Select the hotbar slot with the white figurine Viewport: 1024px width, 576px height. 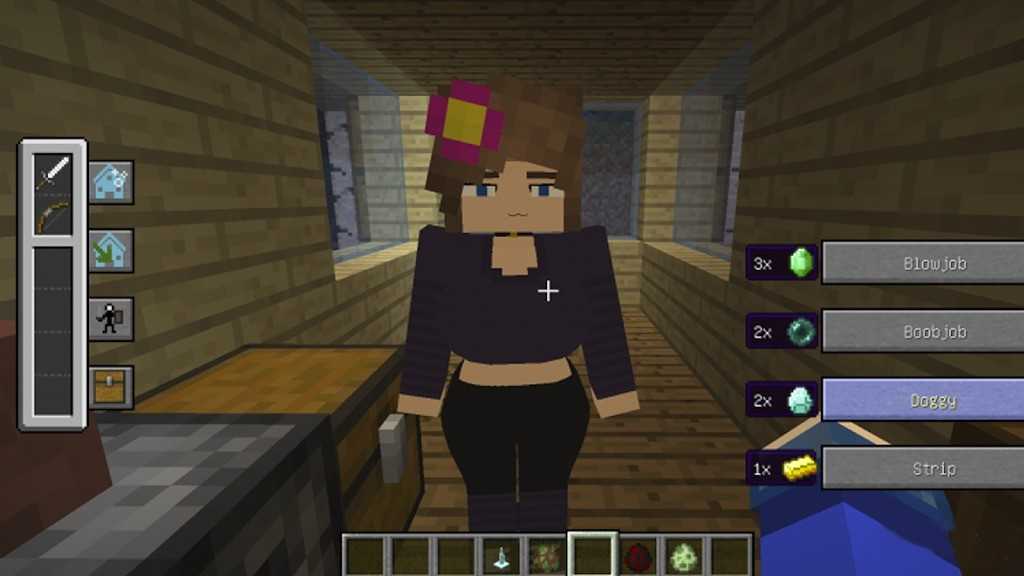[502, 556]
